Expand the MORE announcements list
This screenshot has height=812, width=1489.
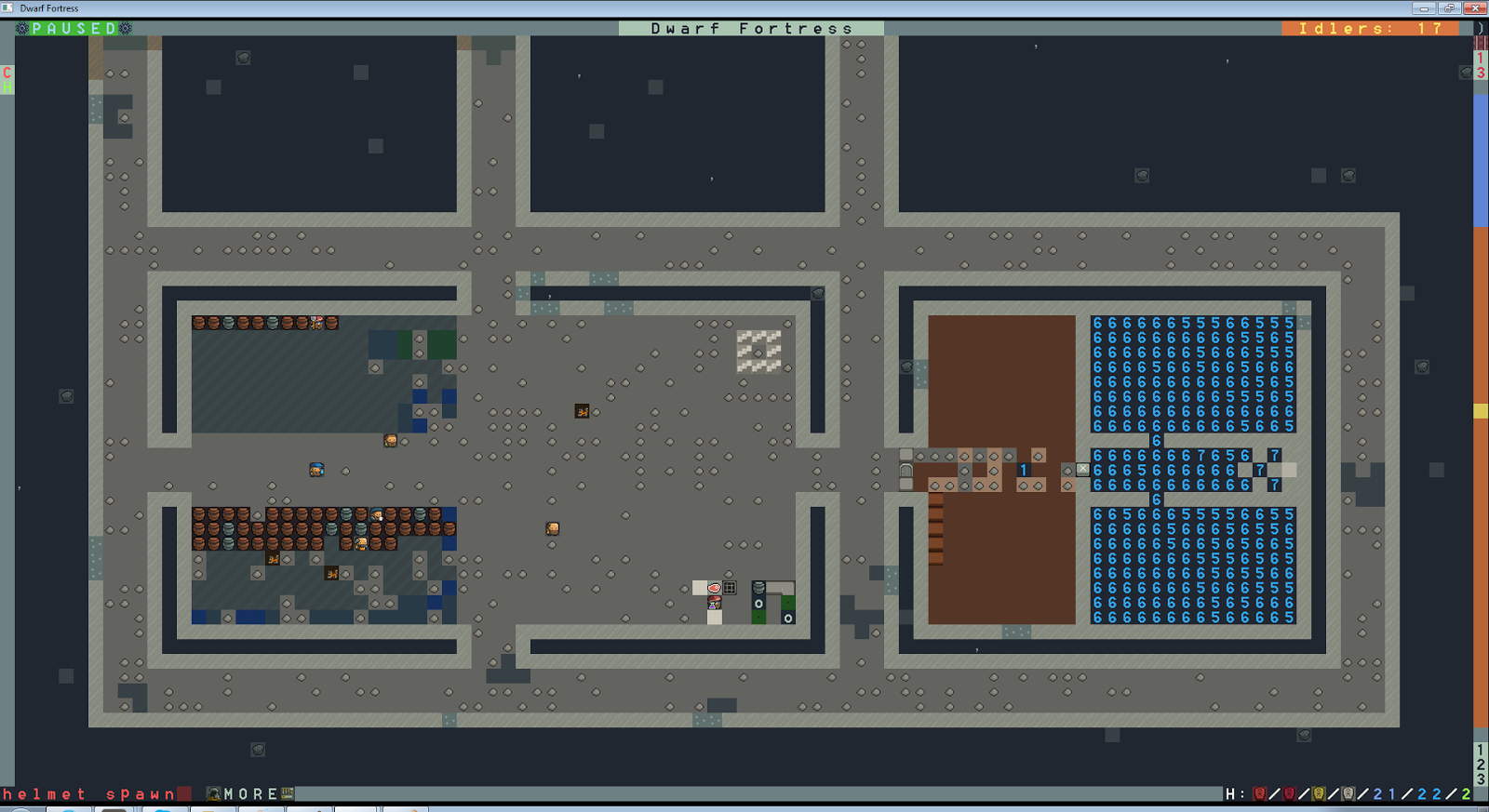coord(249,793)
